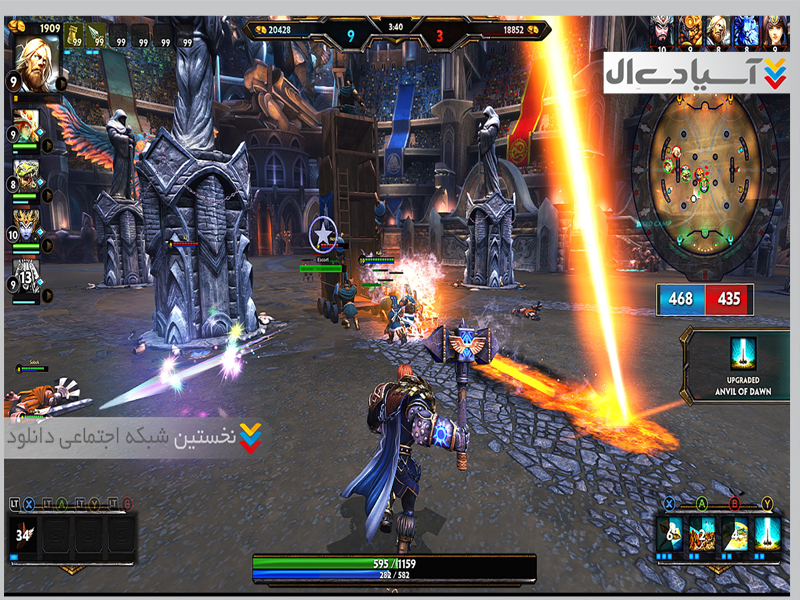Activate the ability showing a 6 cooldown

tap(670, 534)
